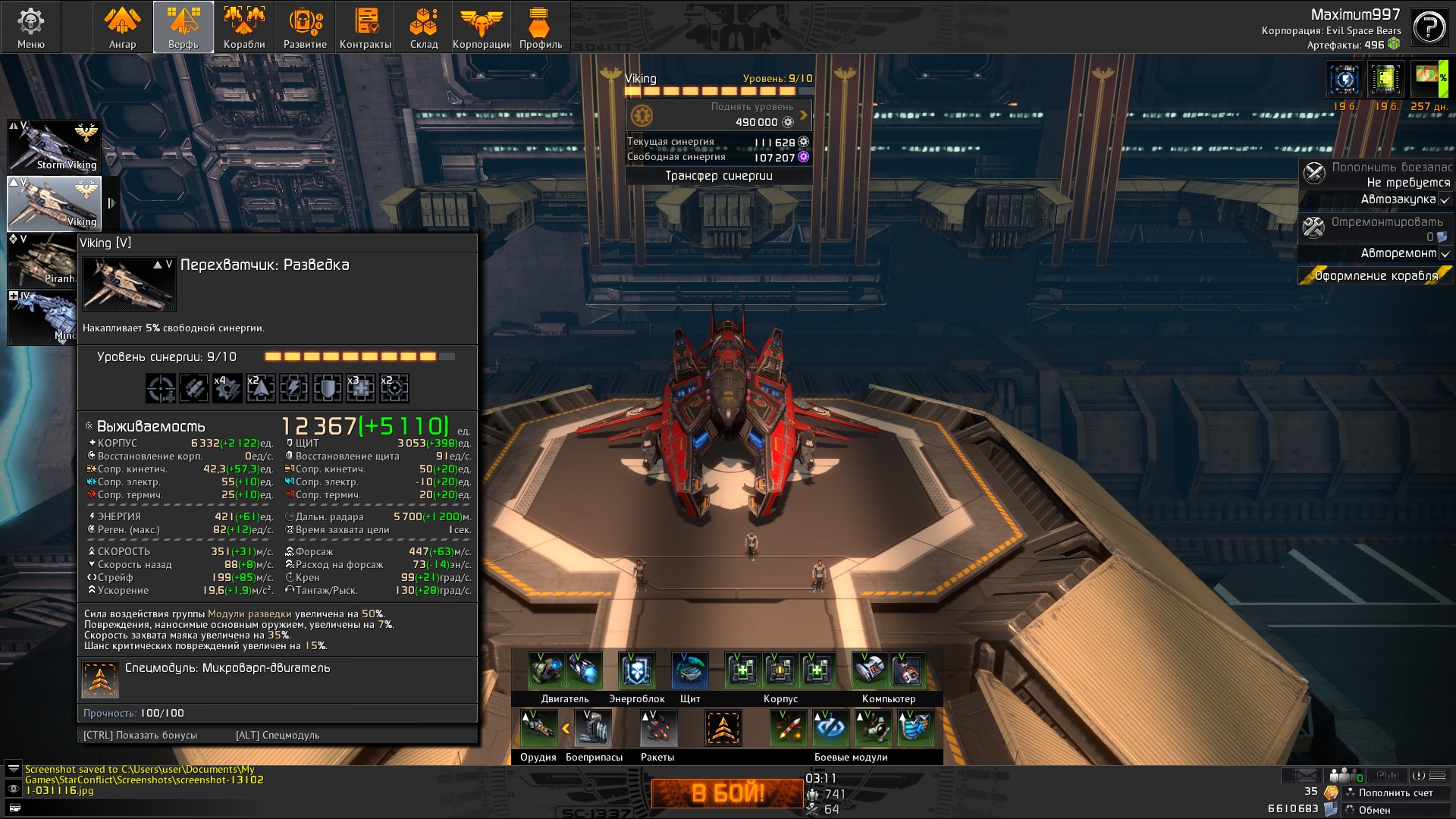Open the main Меню

(x=31, y=27)
